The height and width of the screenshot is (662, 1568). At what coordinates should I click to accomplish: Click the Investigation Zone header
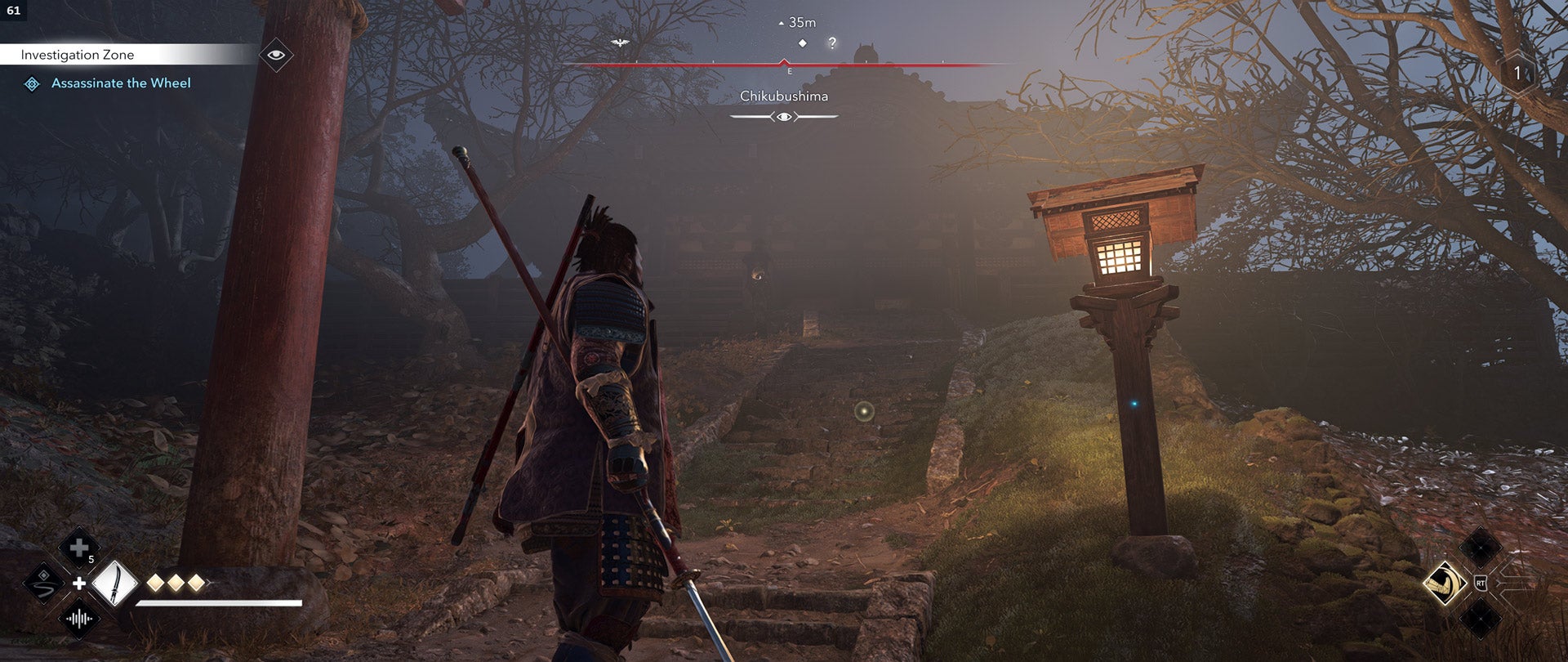click(x=78, y=54)
